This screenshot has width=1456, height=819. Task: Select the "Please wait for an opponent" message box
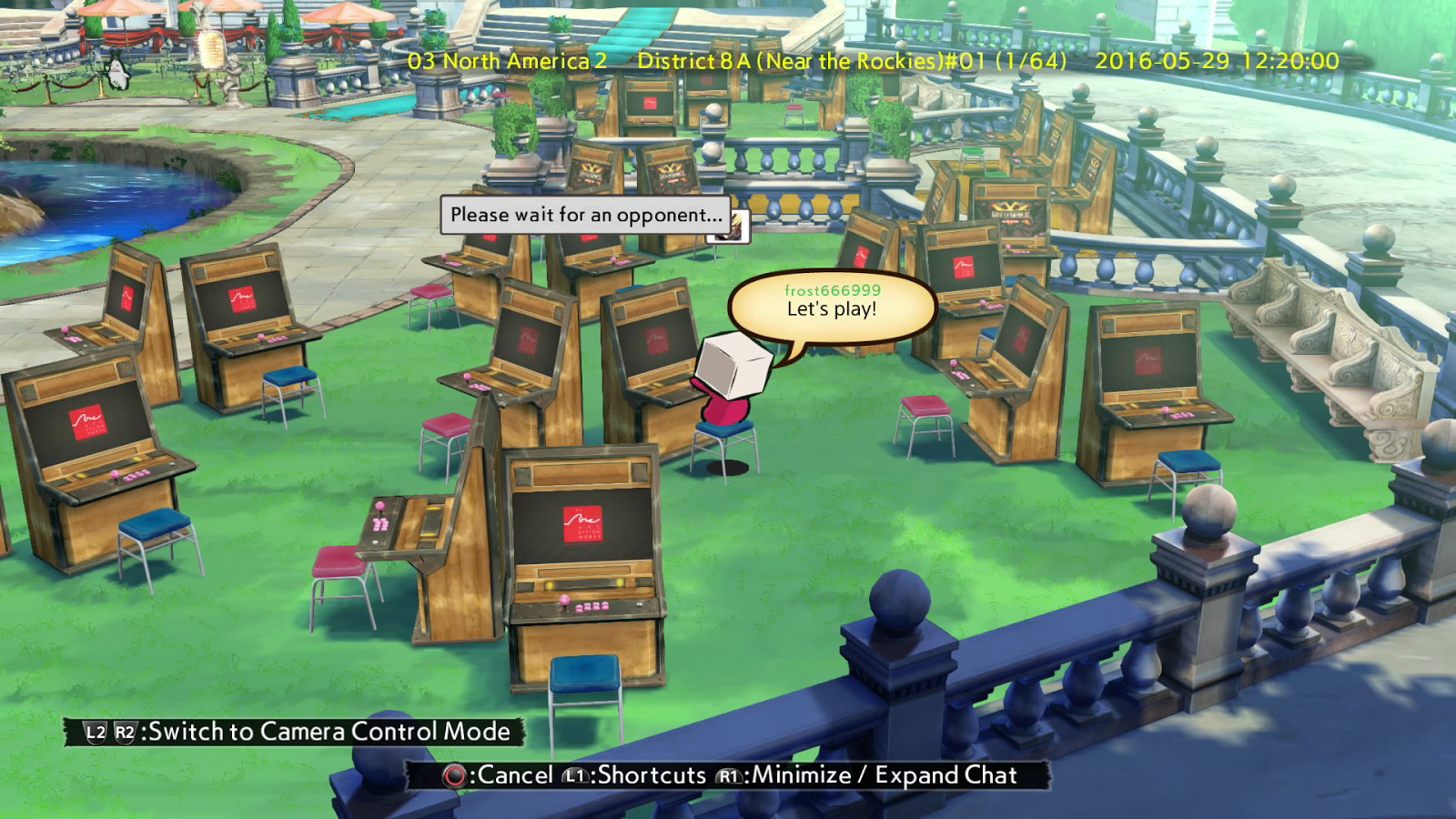tap(585, 215)
